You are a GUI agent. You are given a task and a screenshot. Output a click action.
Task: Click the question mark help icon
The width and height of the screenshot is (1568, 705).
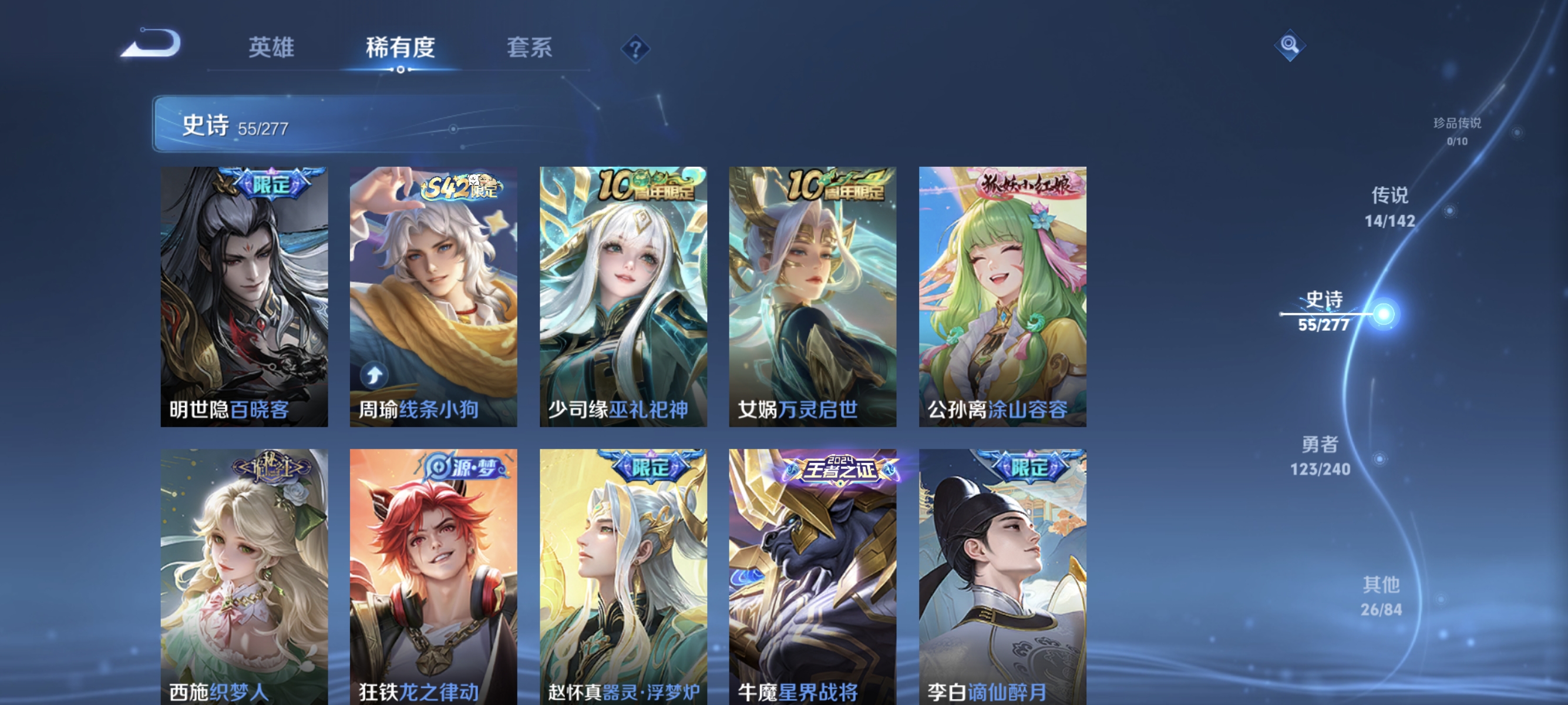pos(637,50)
